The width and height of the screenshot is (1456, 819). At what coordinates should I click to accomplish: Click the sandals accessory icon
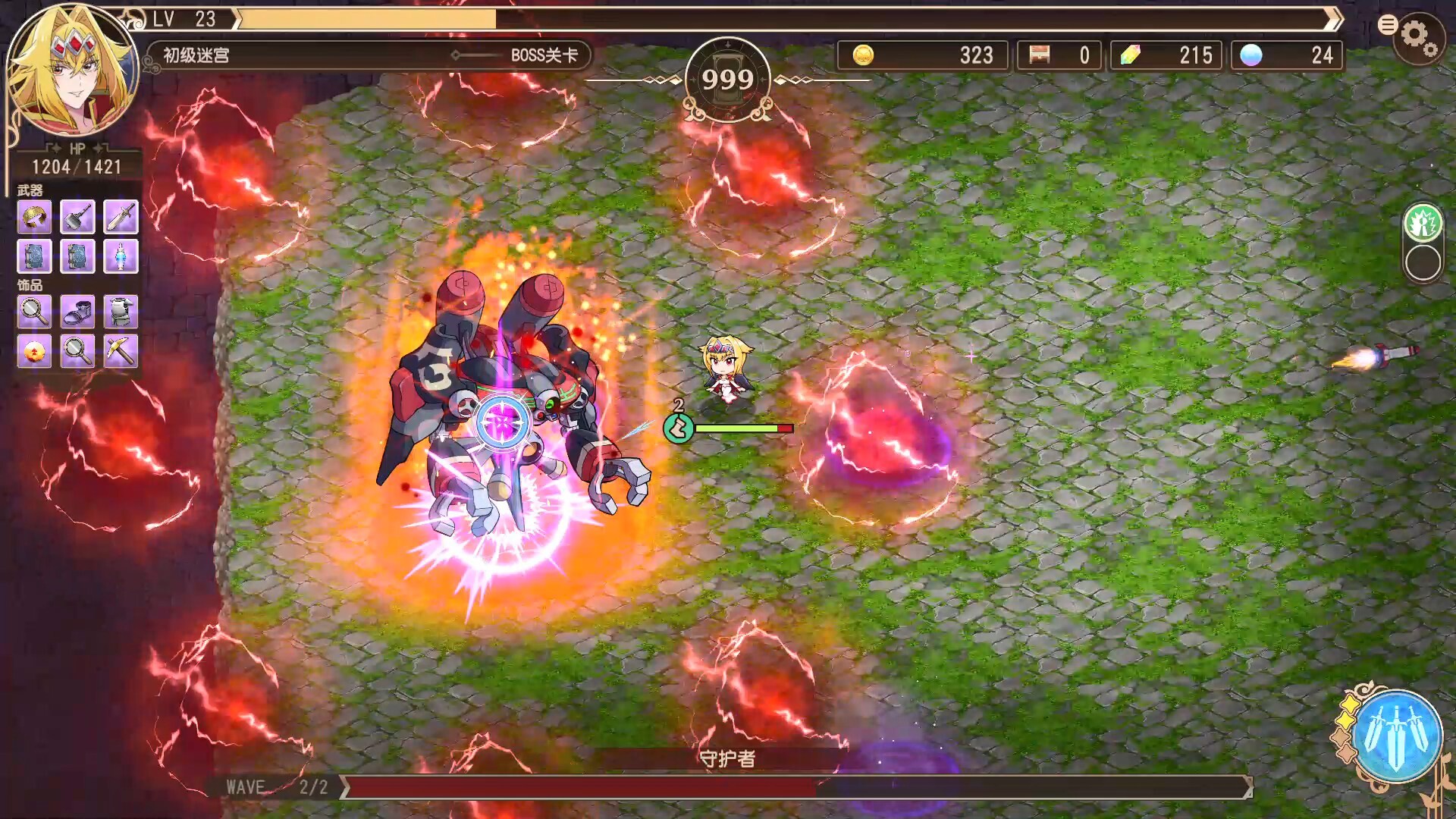tap(78, 313)
